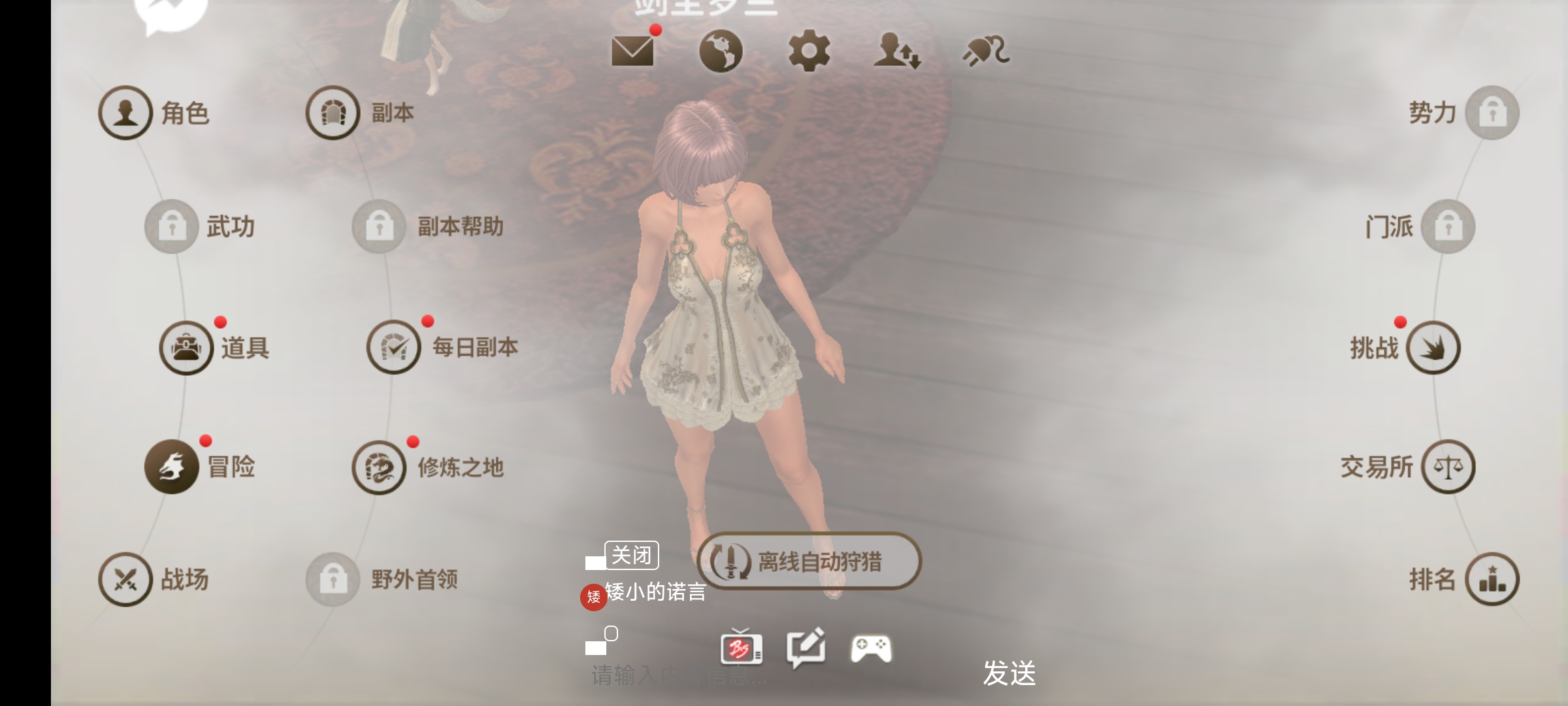Image resolution: width=1568 pixels, height=706 pixels.
Task: Open the 道具 (items) bag icon
Action: point(186,348)
